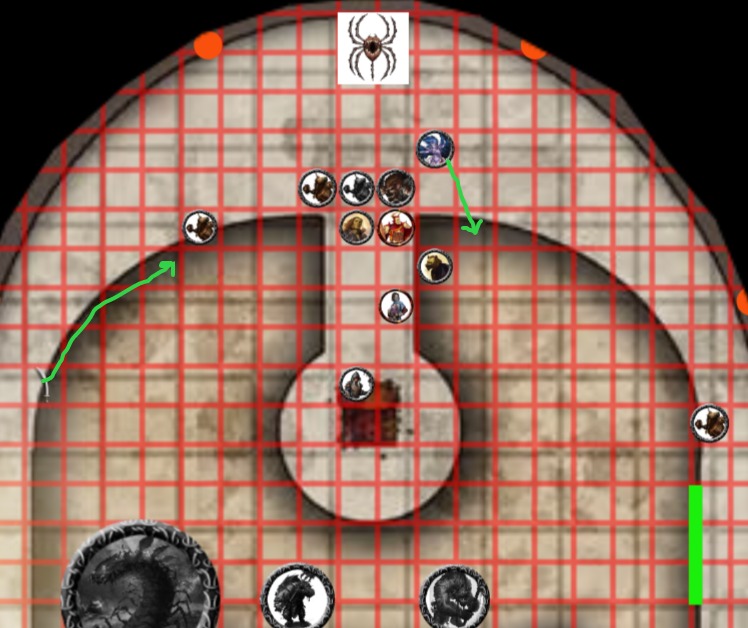
Task: Pick the red-armored crowned character token
Action: coord(396,228)
